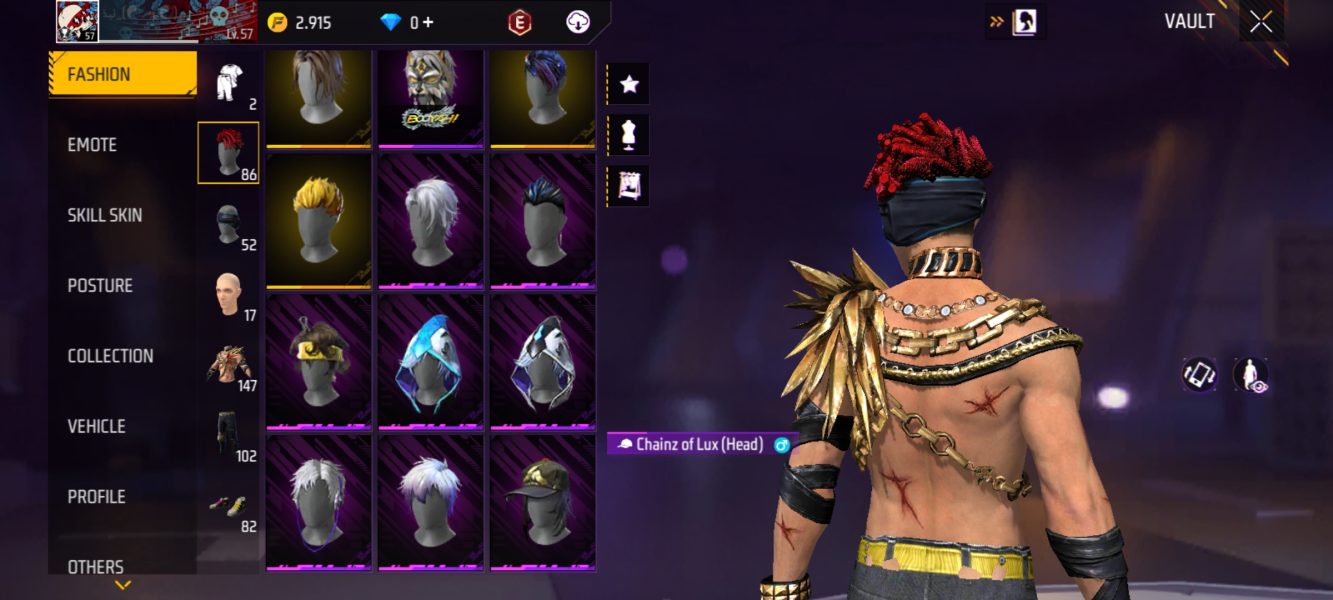Select the face mask category

coord(229,224)
